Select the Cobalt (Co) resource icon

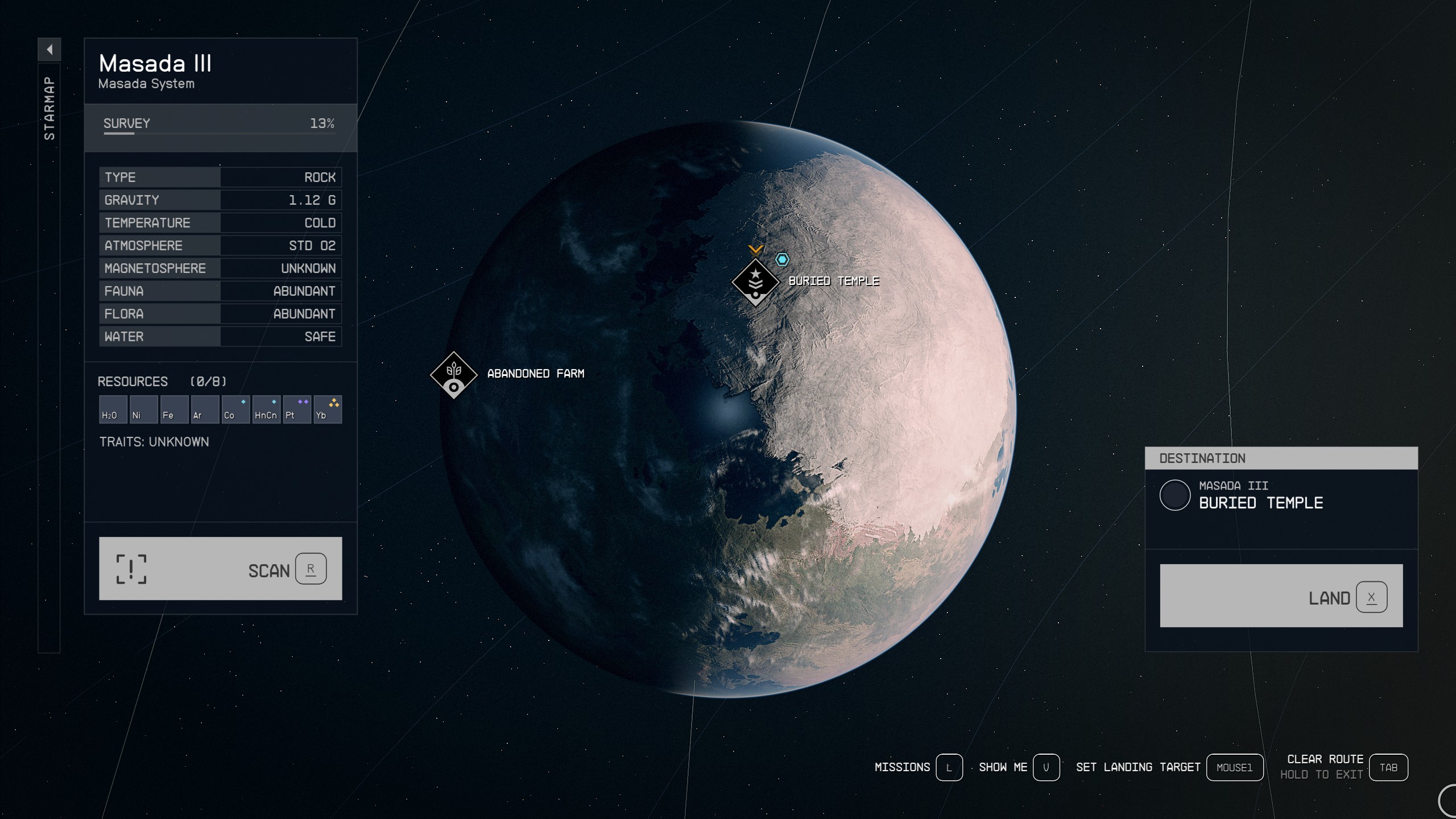pyautogui.click(x=235, y=409)
